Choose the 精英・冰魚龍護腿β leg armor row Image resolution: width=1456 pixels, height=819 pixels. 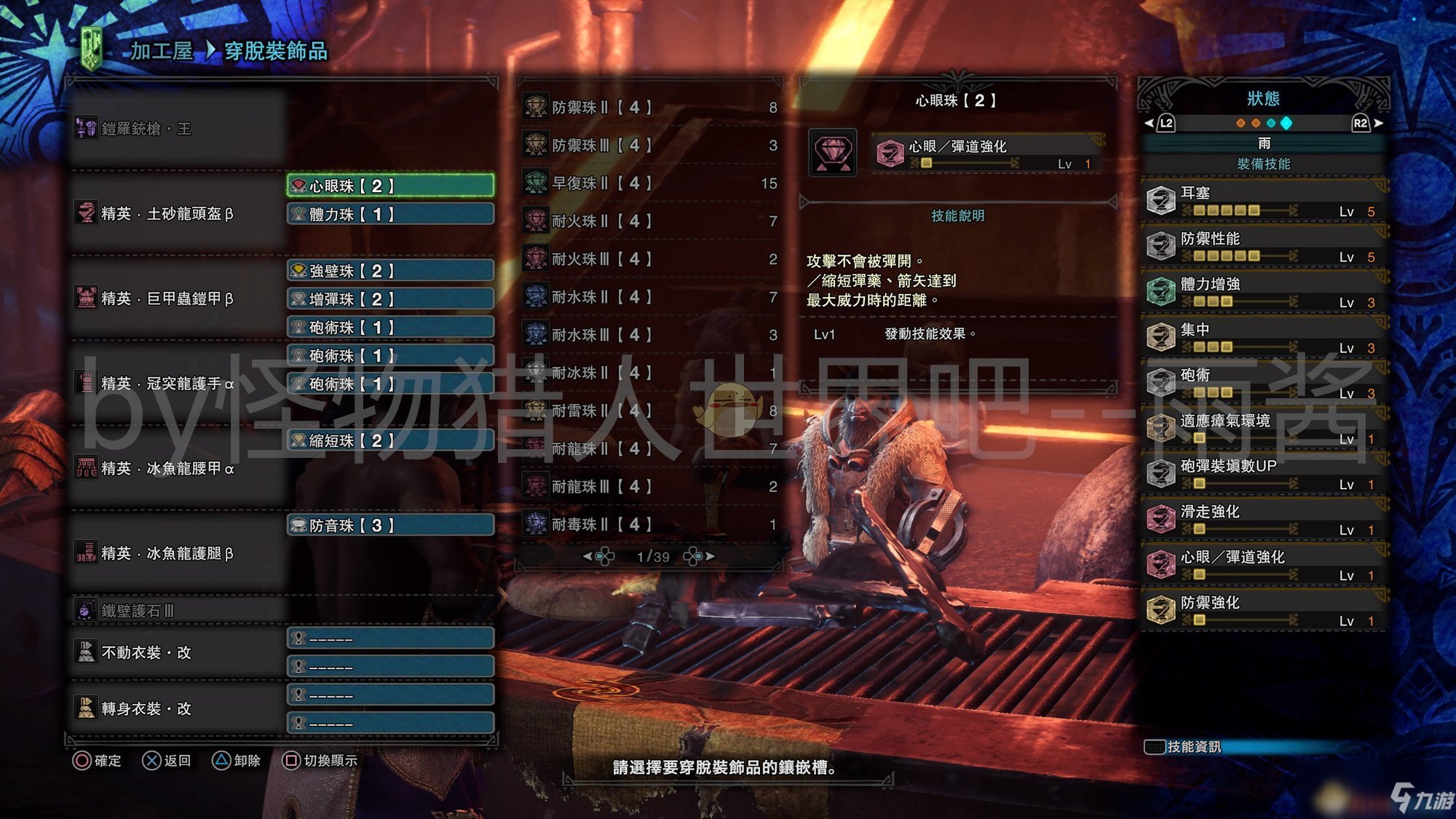pos(175,553)
